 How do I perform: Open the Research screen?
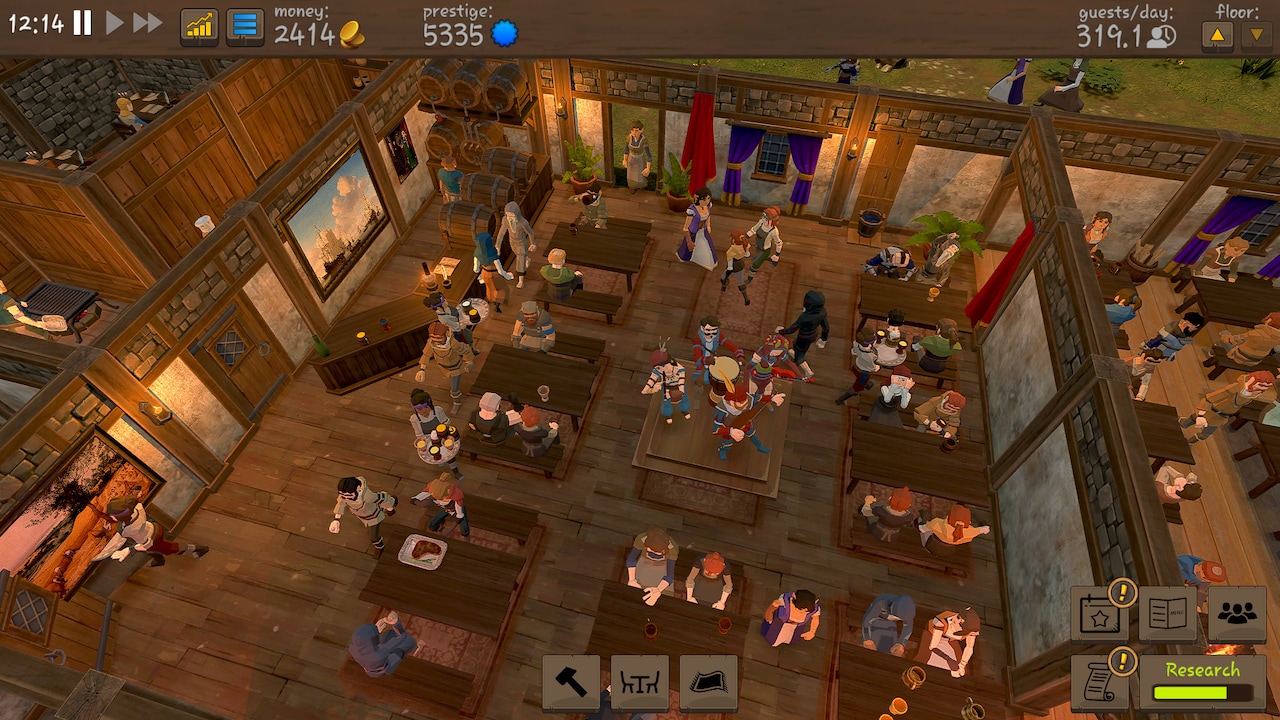click(1203, 669)
